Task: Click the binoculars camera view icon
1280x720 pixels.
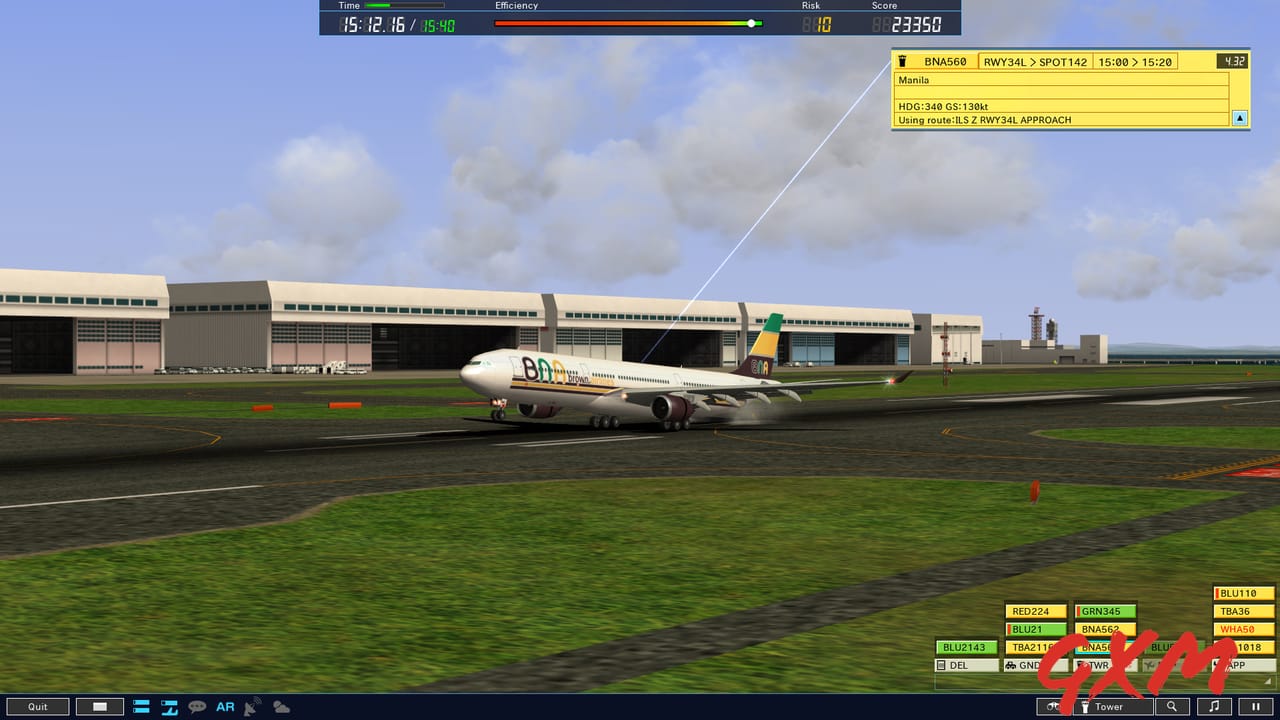Action: (x=1053, y=706)
